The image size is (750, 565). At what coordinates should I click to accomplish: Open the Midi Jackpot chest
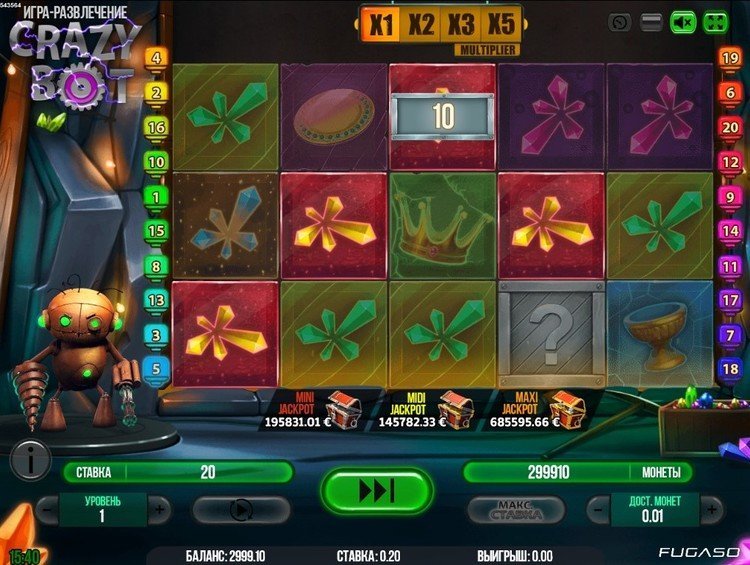[x=455, y=403]
